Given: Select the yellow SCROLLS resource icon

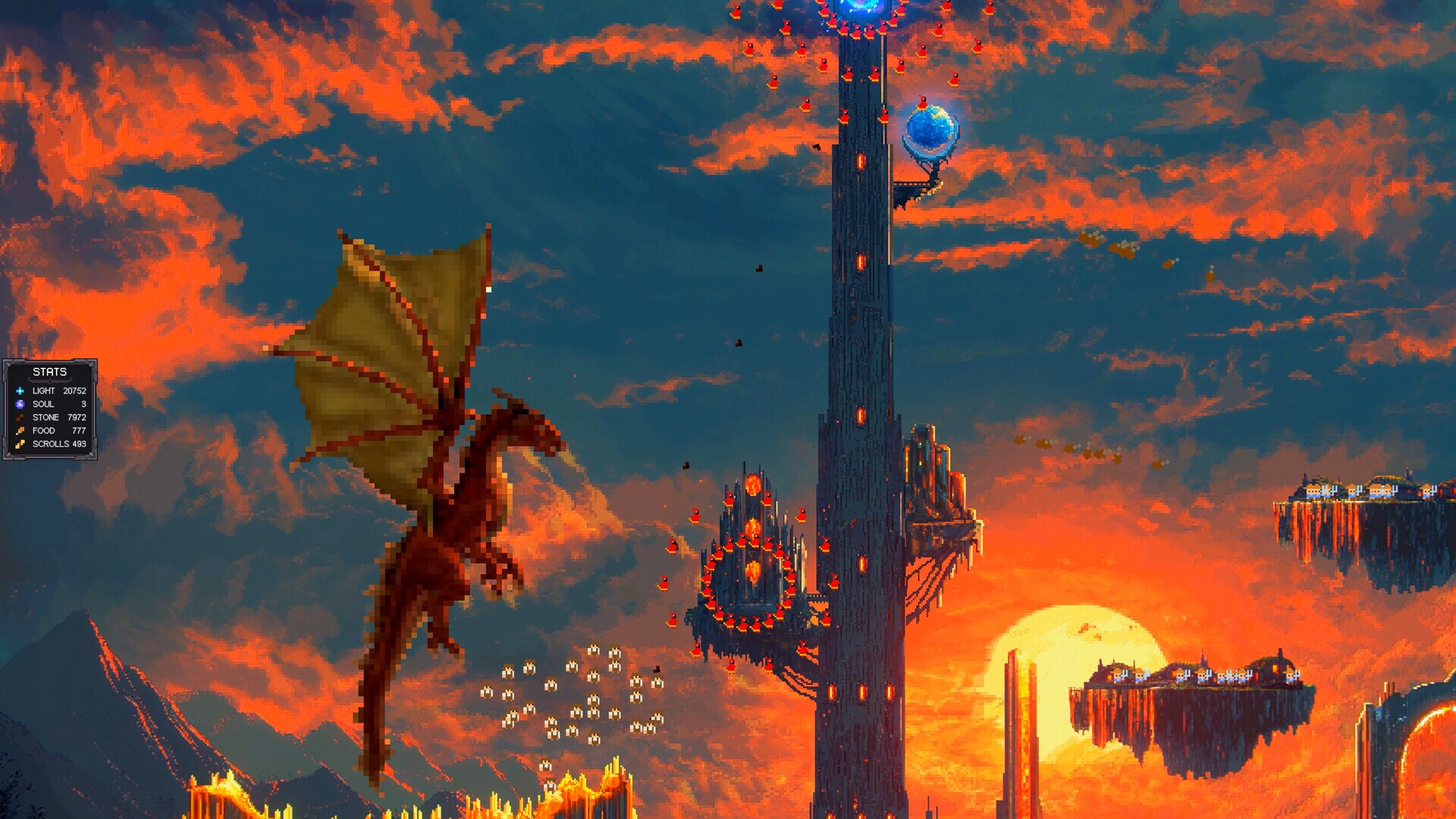Looking at the screenshot, I should click(x=20, y=444).
